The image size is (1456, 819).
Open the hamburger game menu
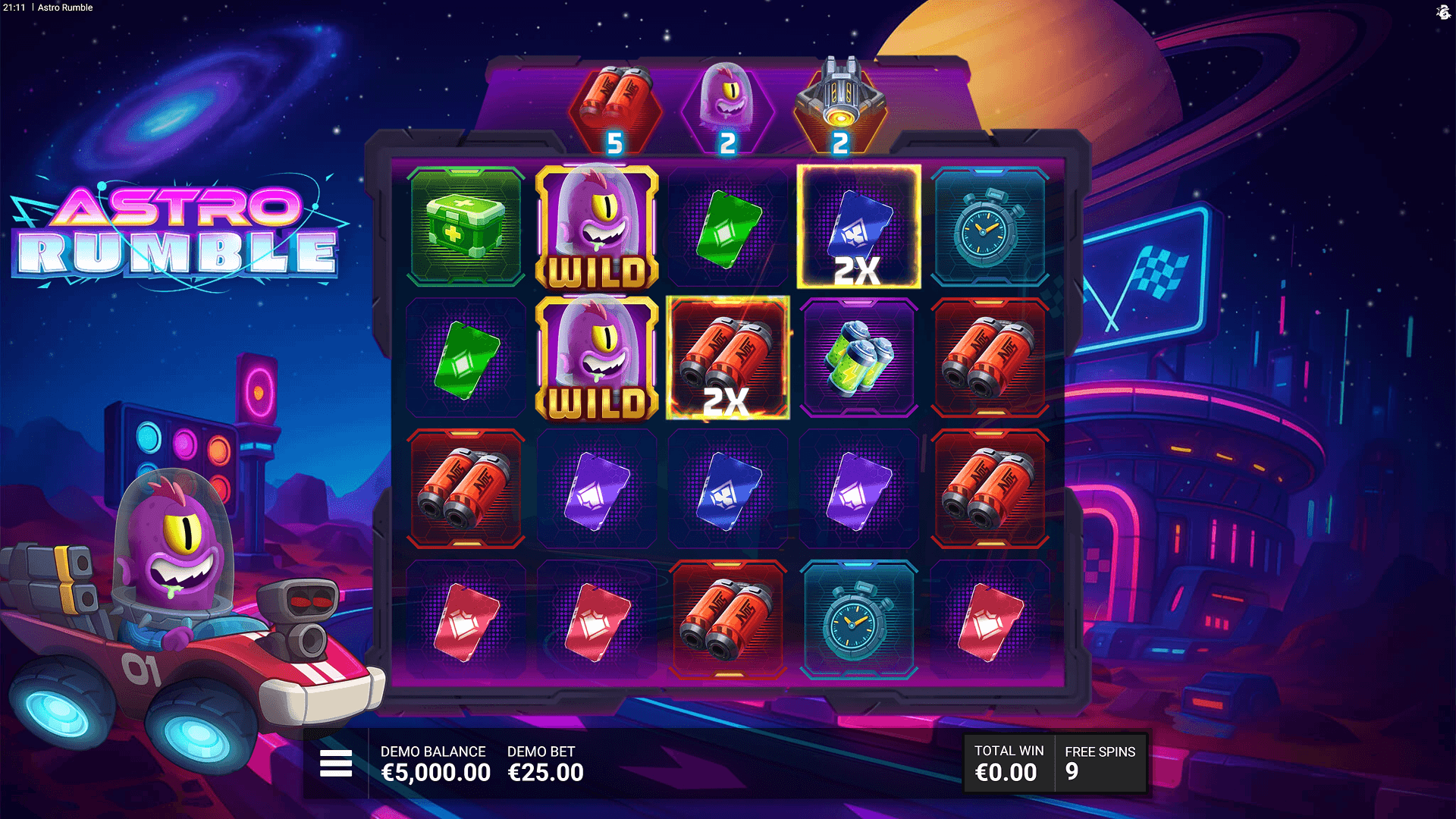coord(336,763)
